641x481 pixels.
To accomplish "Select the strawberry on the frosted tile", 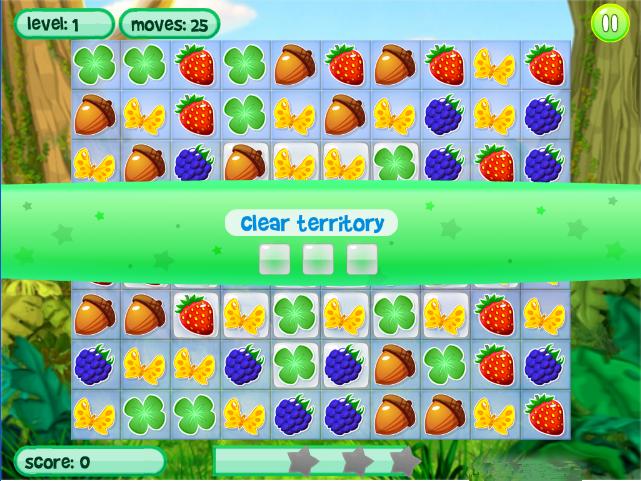I will pyautogui.click(x=195, y=314).
